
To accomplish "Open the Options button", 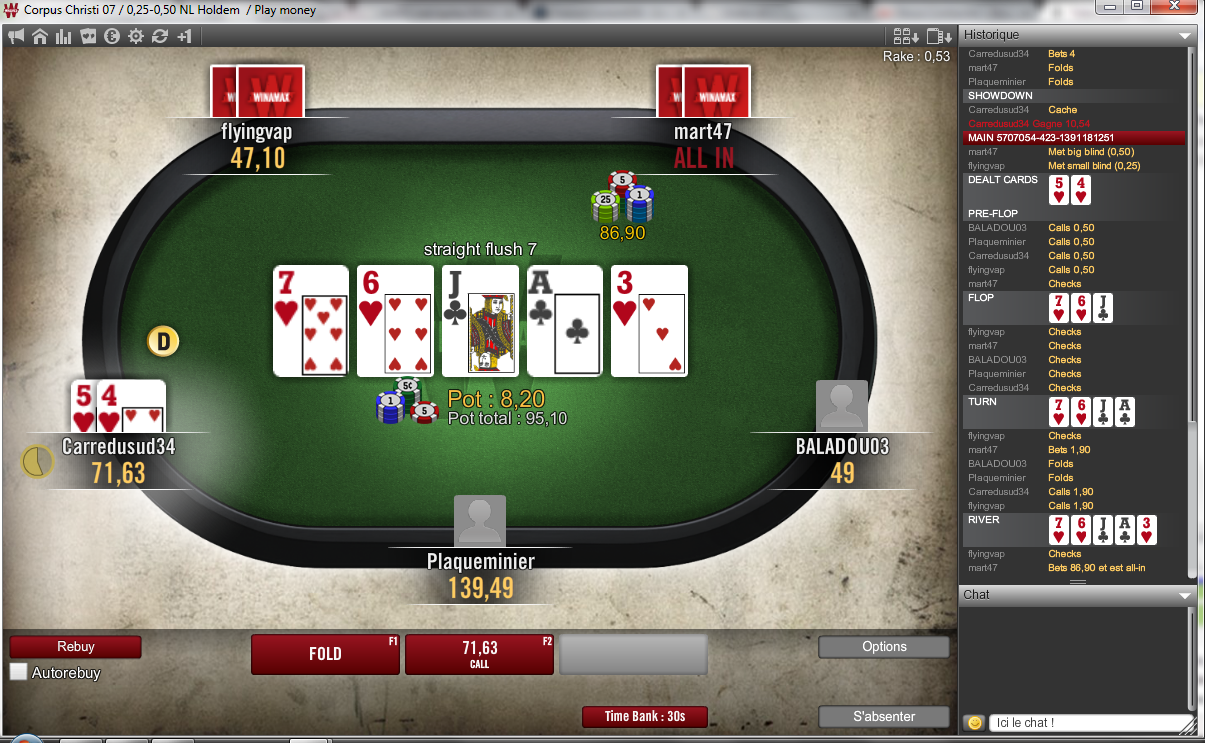I will (x=884, y=647).
